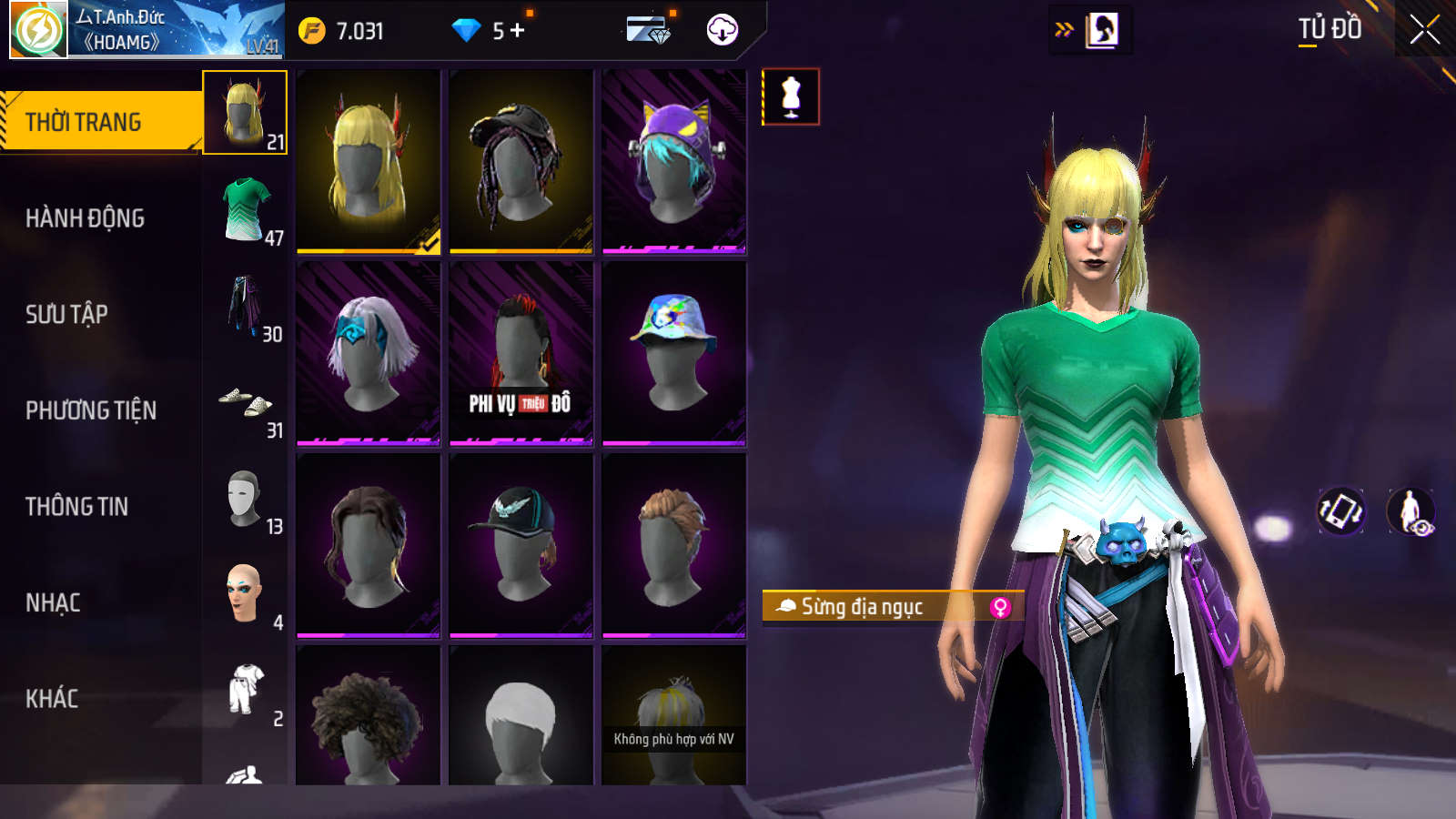Switch to the green shirt tops category
Screen dimensions: 1456x819
tap(246, 209)
